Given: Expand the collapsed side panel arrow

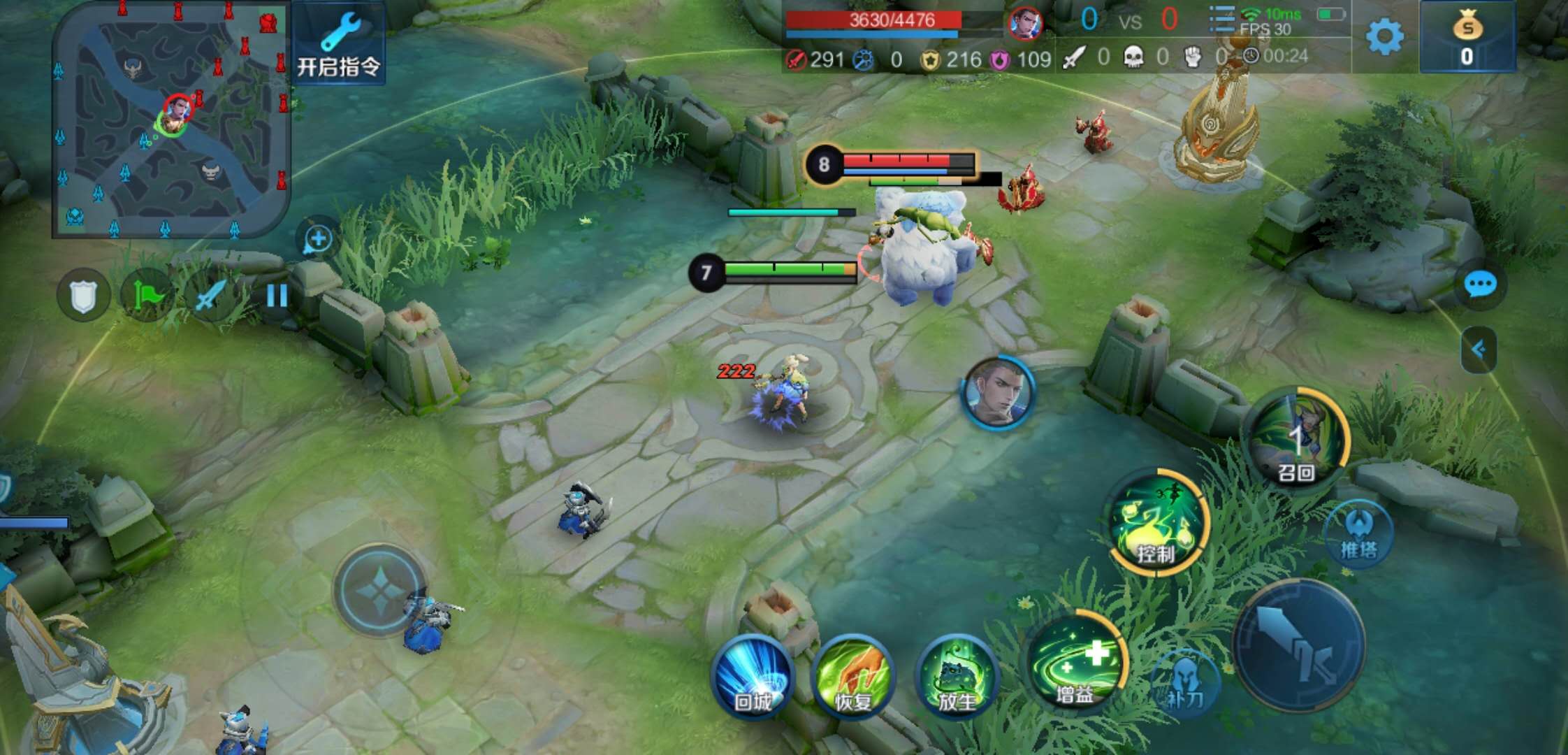Looking at the screenshot, I should pos(1479,350).
